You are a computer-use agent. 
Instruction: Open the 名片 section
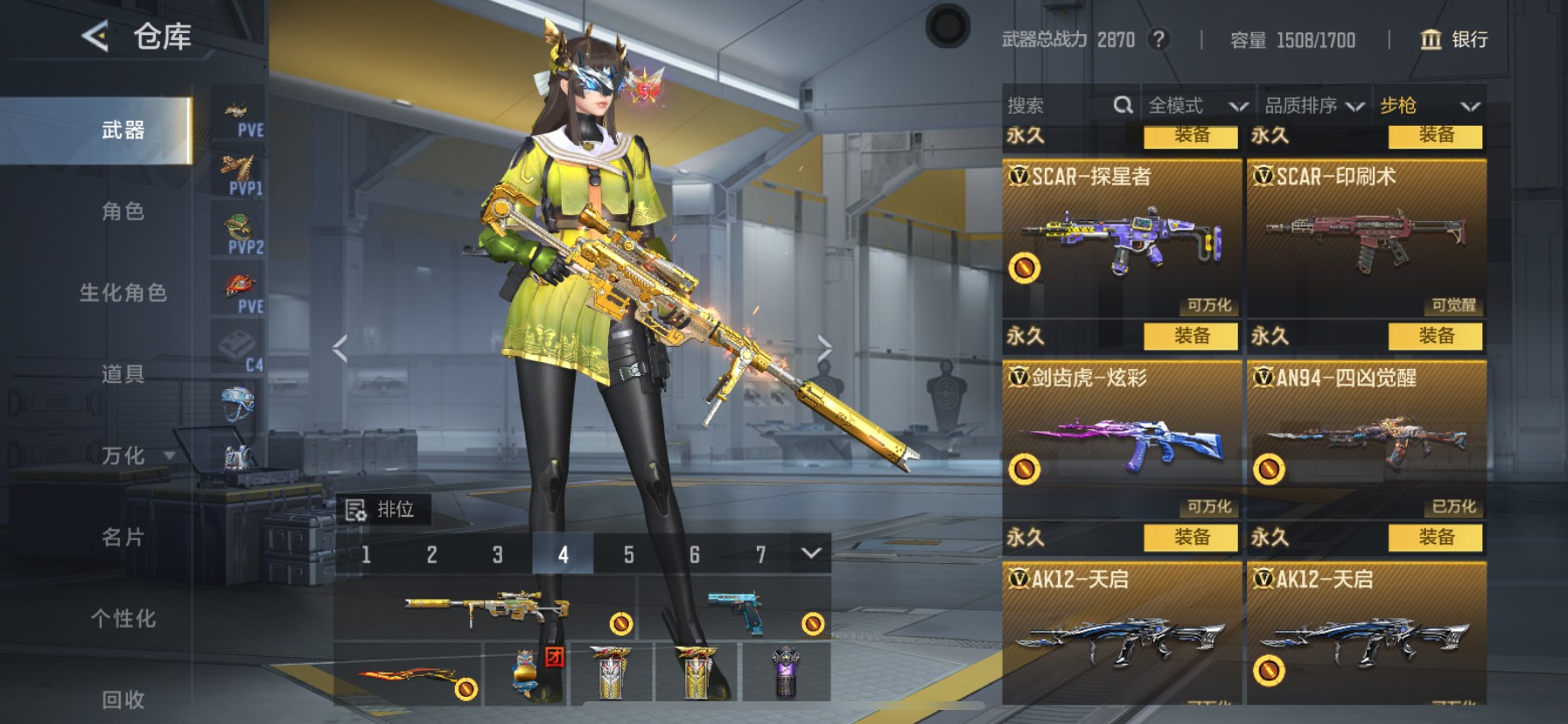(x=122, y=537)
